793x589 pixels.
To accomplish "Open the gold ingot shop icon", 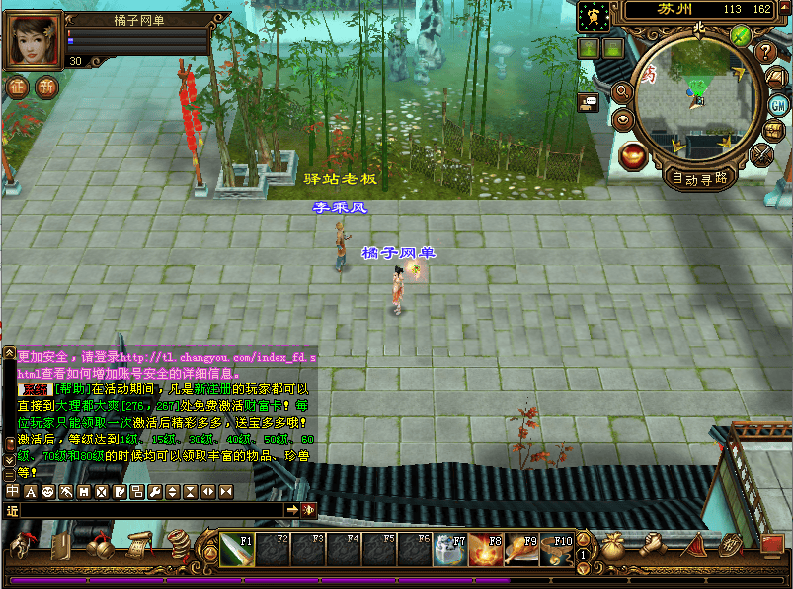I will pyautogui.click(x=632, y=155).
